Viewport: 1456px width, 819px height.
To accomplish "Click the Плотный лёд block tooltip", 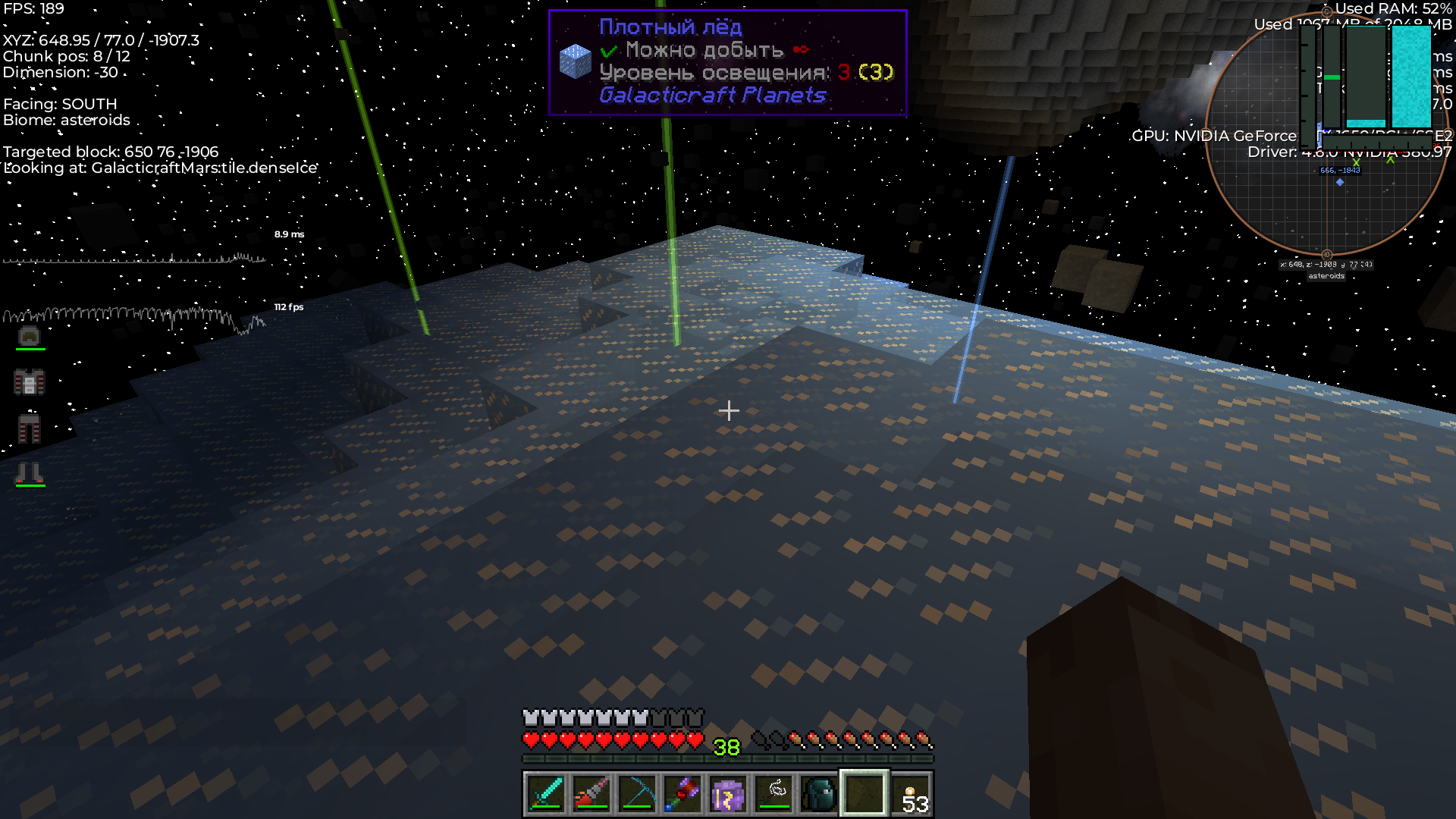I will [x=727, y=62].
